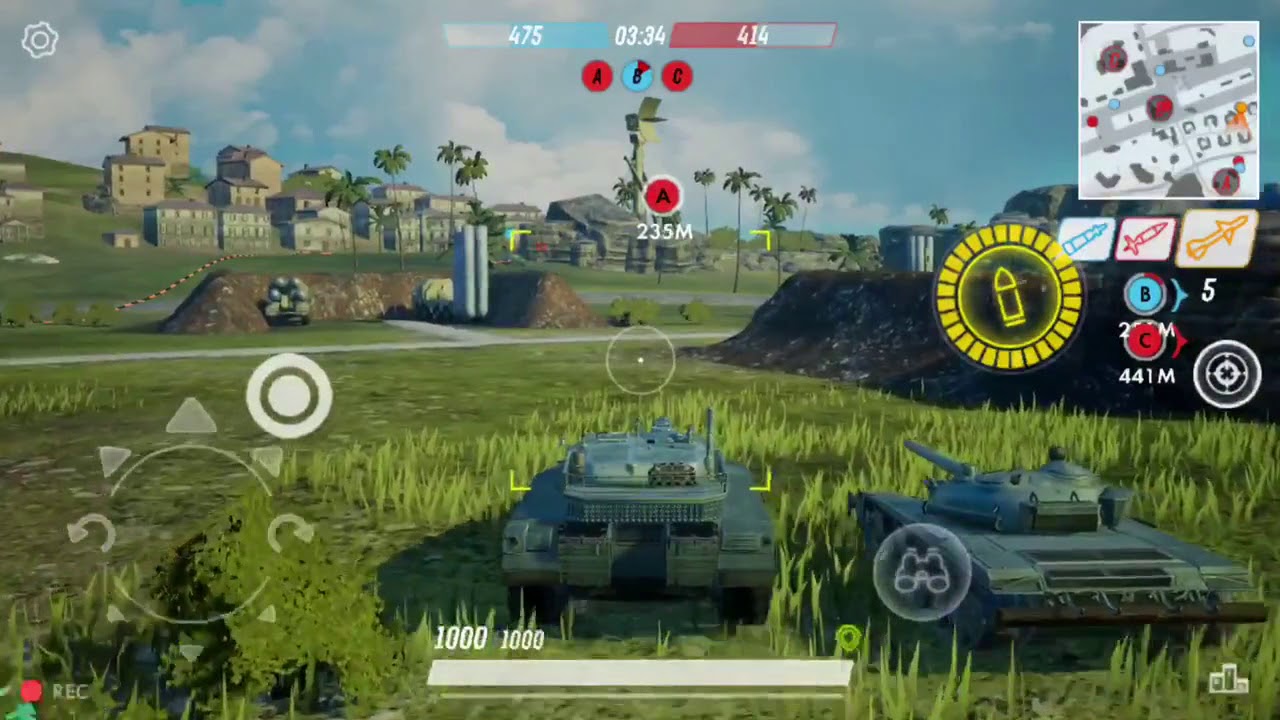Tap the red REC recording indicator
The image size is (1280, 720).
(32, 691)
